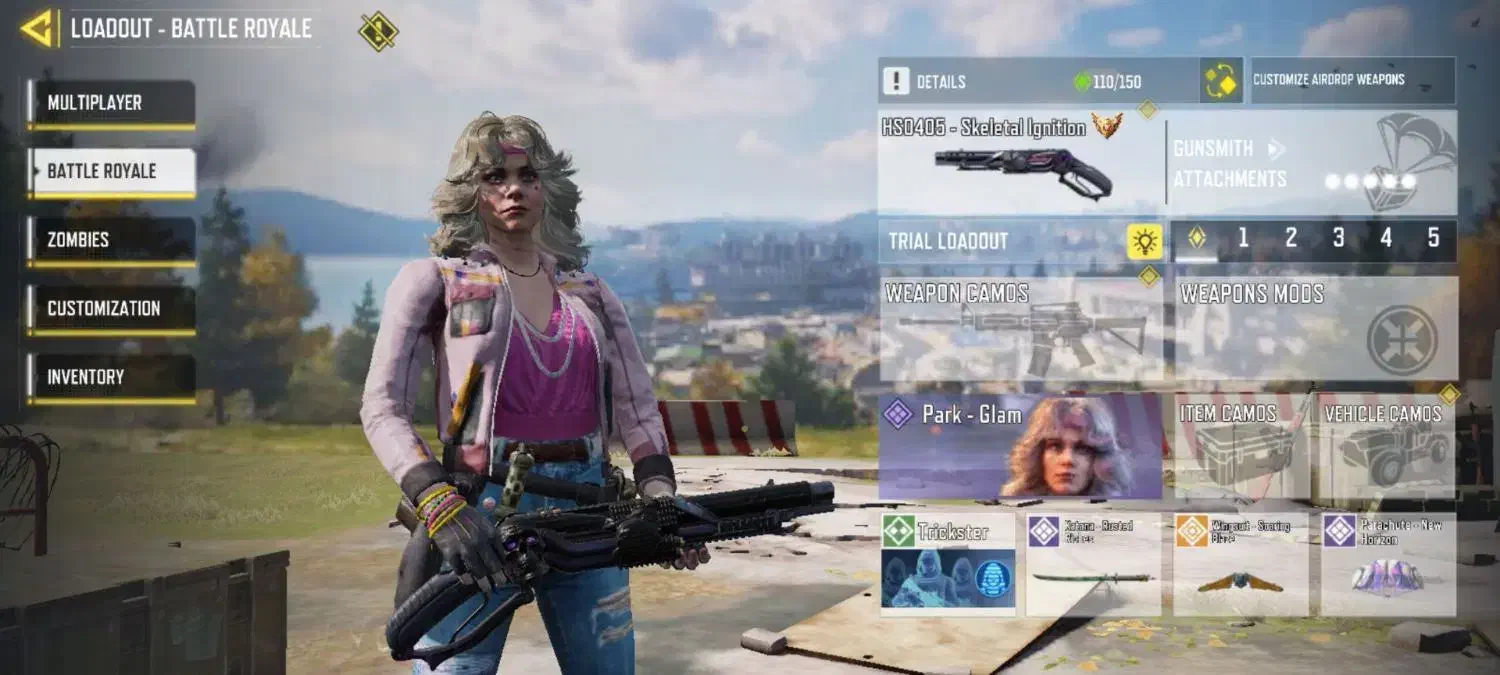Click the yellow swap diamonds icon

point(1221,81)
